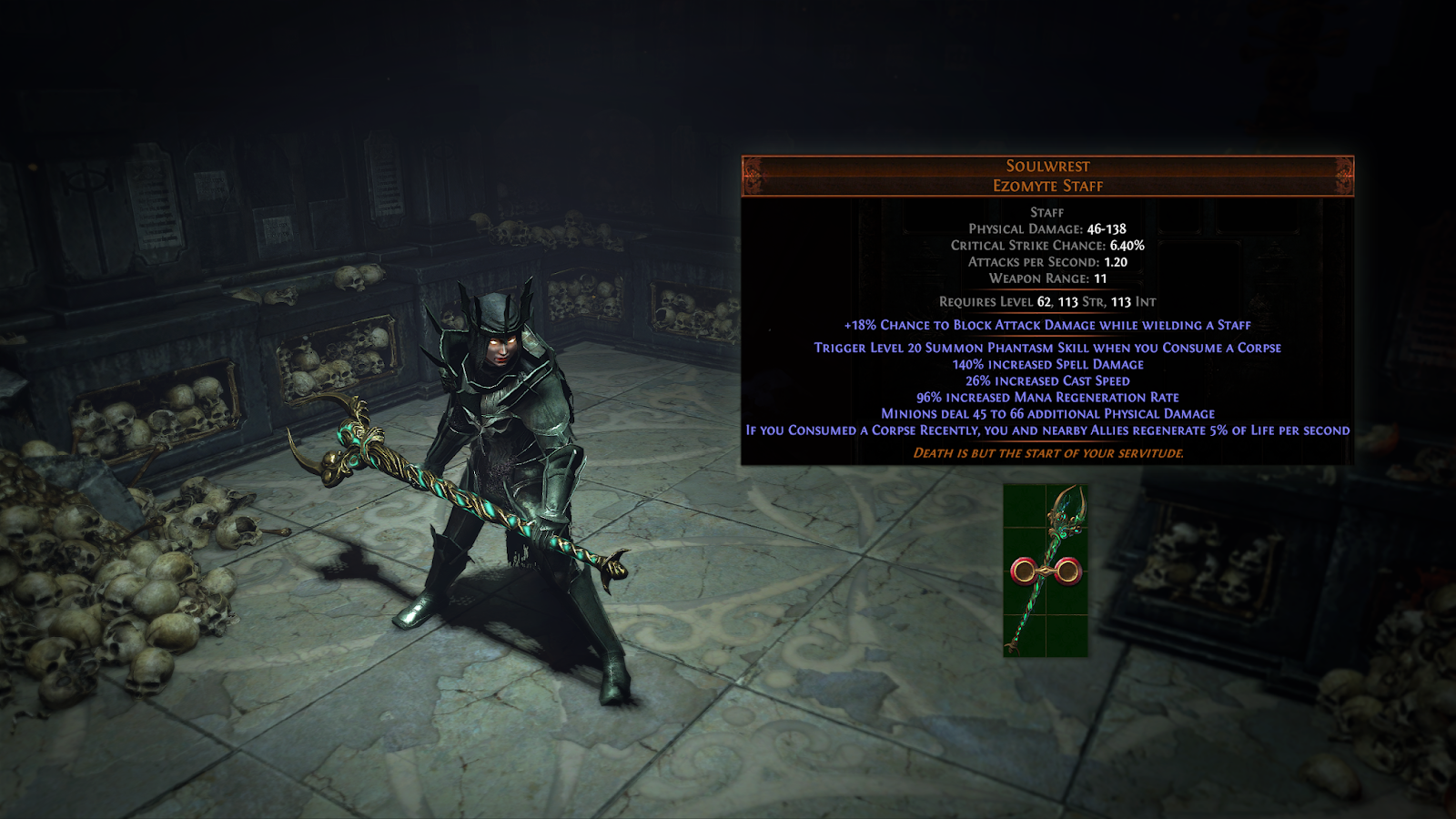Click the Soulwrest staff item artwork thumbnail
This screenshot has width=1456, height=819.
(x=1045, y=569)
